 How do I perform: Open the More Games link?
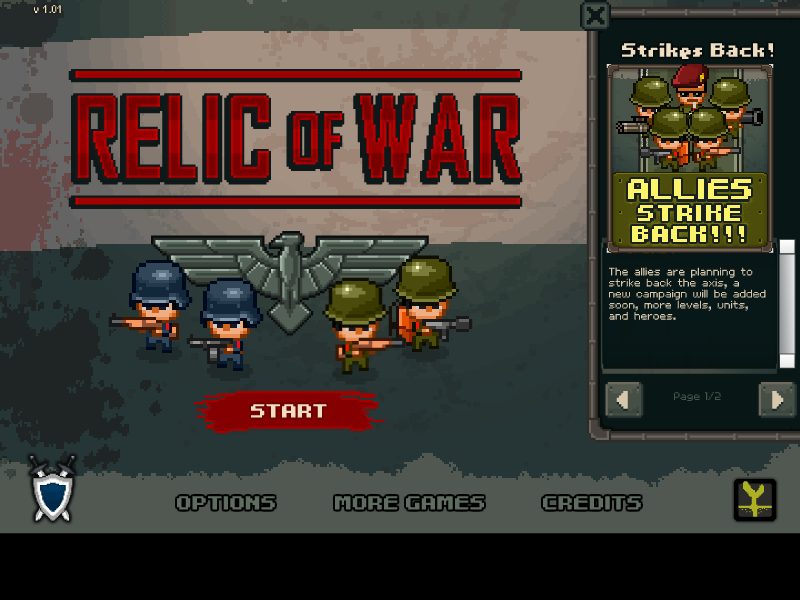pyautogui.click(x=409, y=503)
